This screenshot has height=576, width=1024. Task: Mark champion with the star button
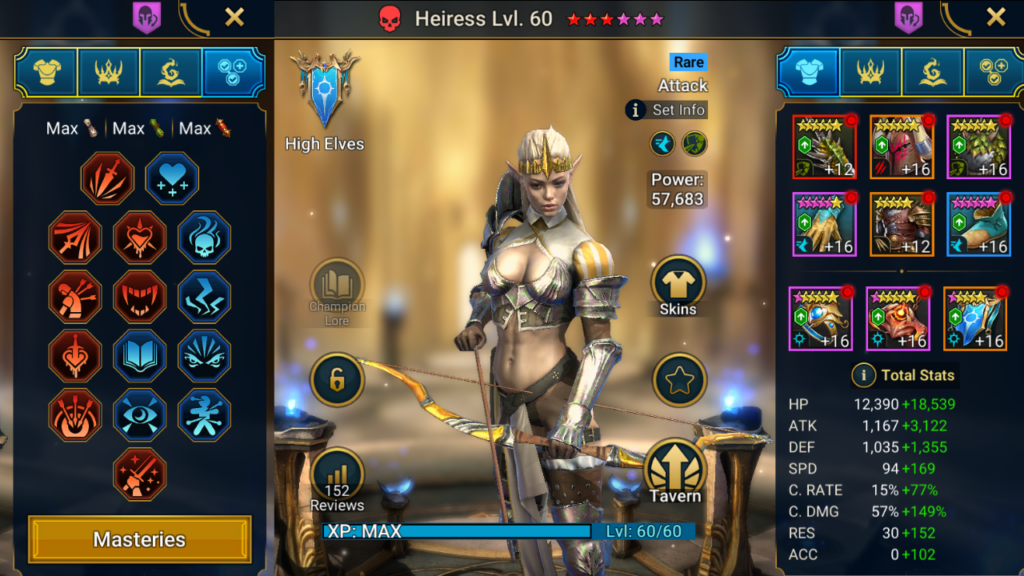coord(679,380)
